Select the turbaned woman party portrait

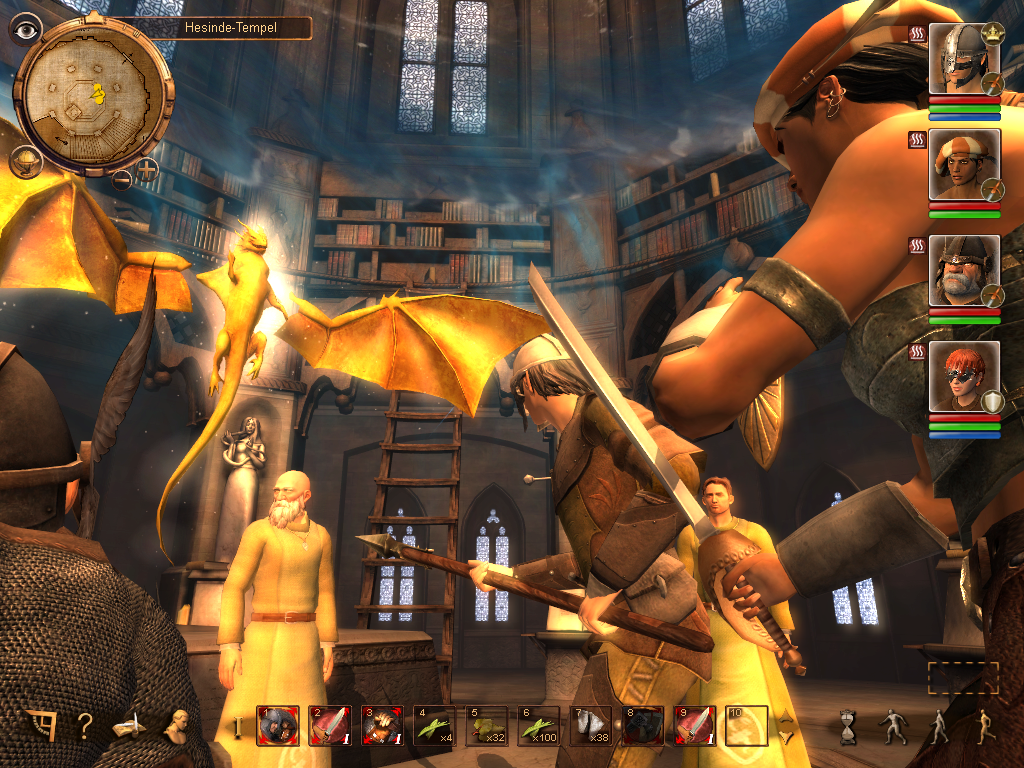964,164
